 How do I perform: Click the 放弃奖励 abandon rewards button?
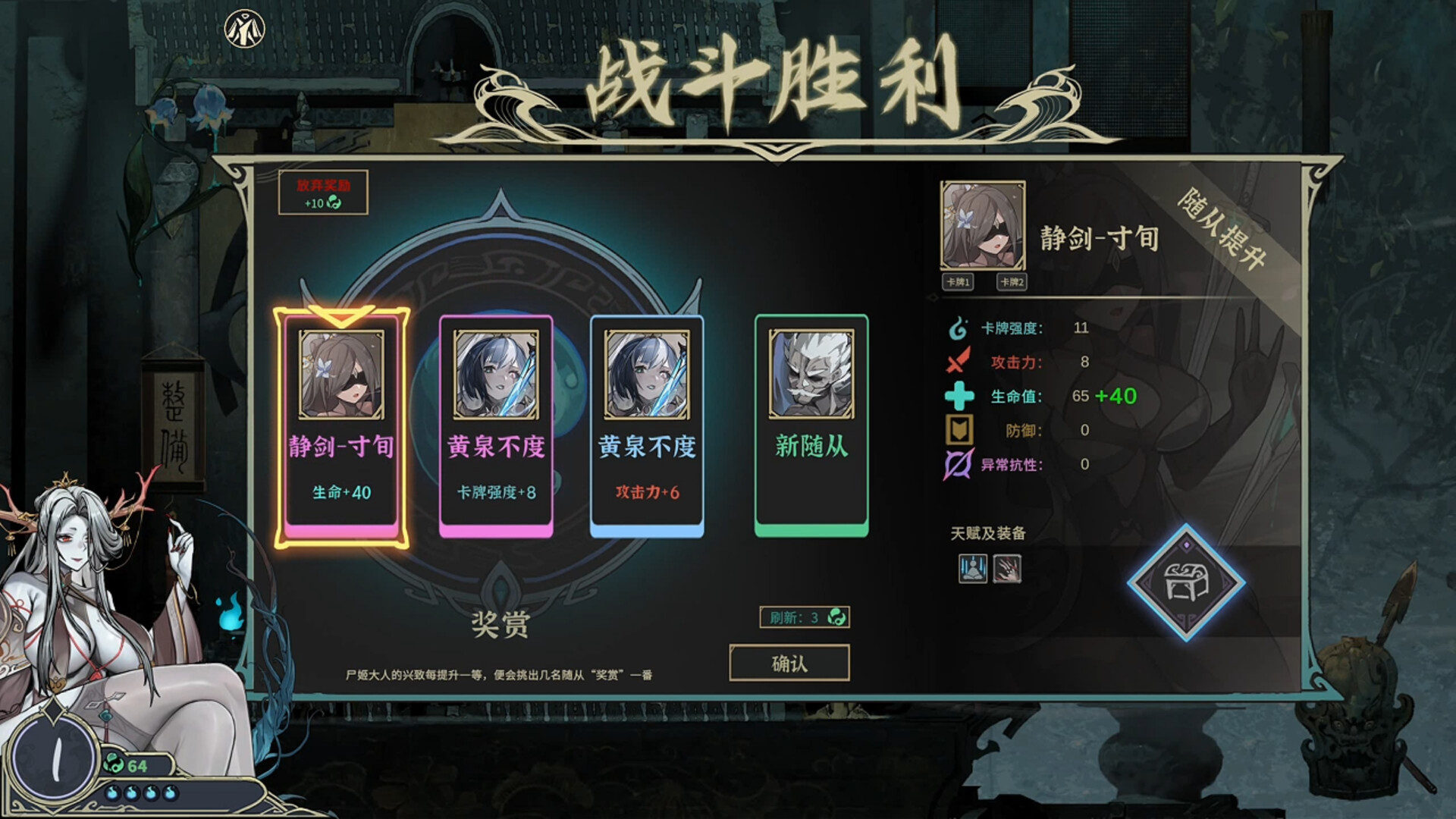(x=325, y=193)
